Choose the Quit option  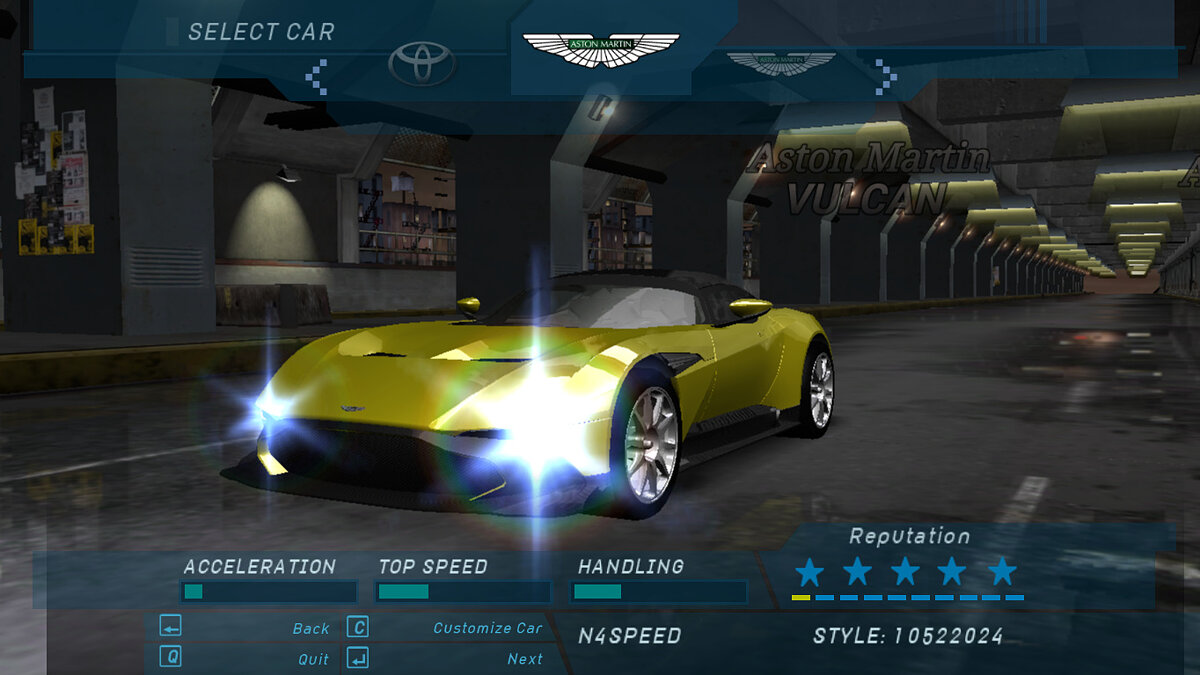tap(313, 659)
